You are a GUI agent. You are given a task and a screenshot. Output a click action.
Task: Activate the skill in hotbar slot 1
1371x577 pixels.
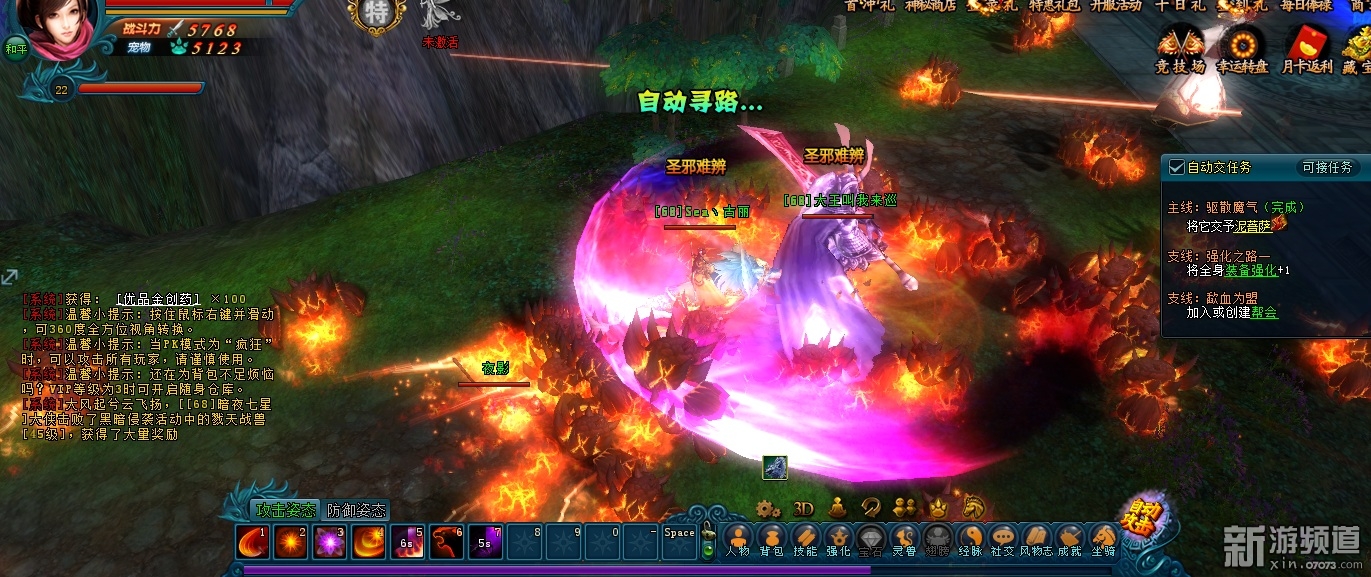click(252, 542)
